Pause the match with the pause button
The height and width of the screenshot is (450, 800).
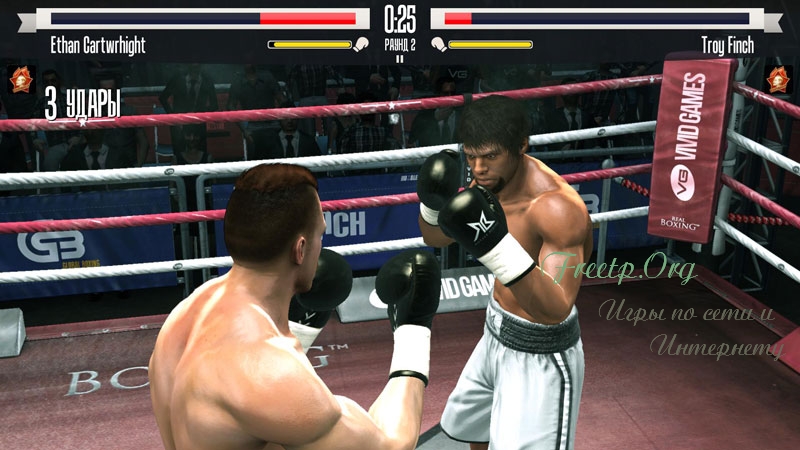click(x=400, y=59)
